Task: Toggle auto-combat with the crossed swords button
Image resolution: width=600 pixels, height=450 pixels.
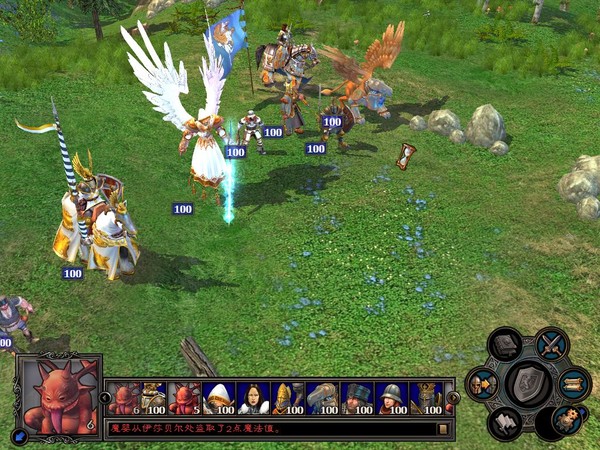Action: (x=551, y=345)
